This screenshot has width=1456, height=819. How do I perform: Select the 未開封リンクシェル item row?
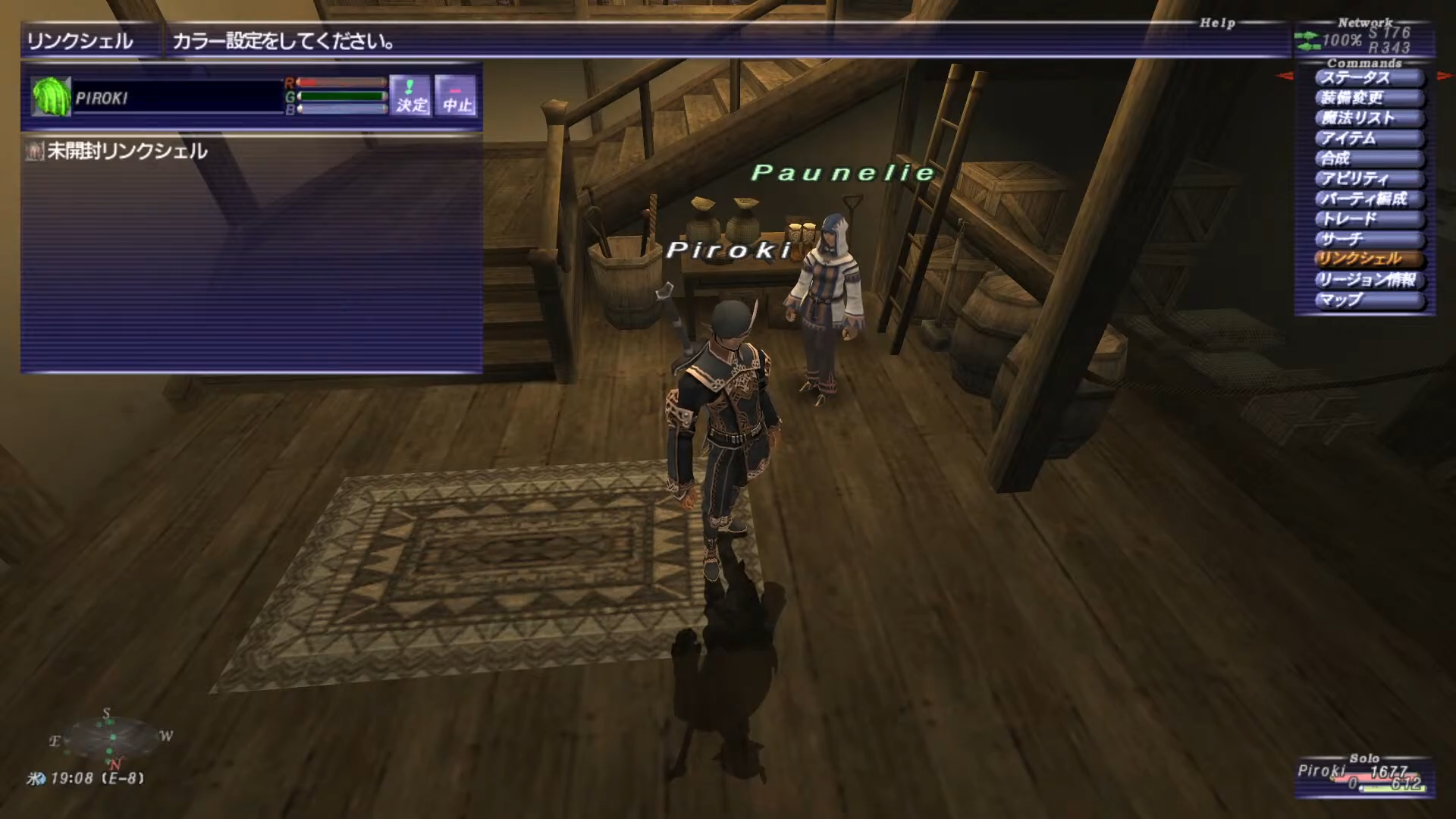point(127,152)
